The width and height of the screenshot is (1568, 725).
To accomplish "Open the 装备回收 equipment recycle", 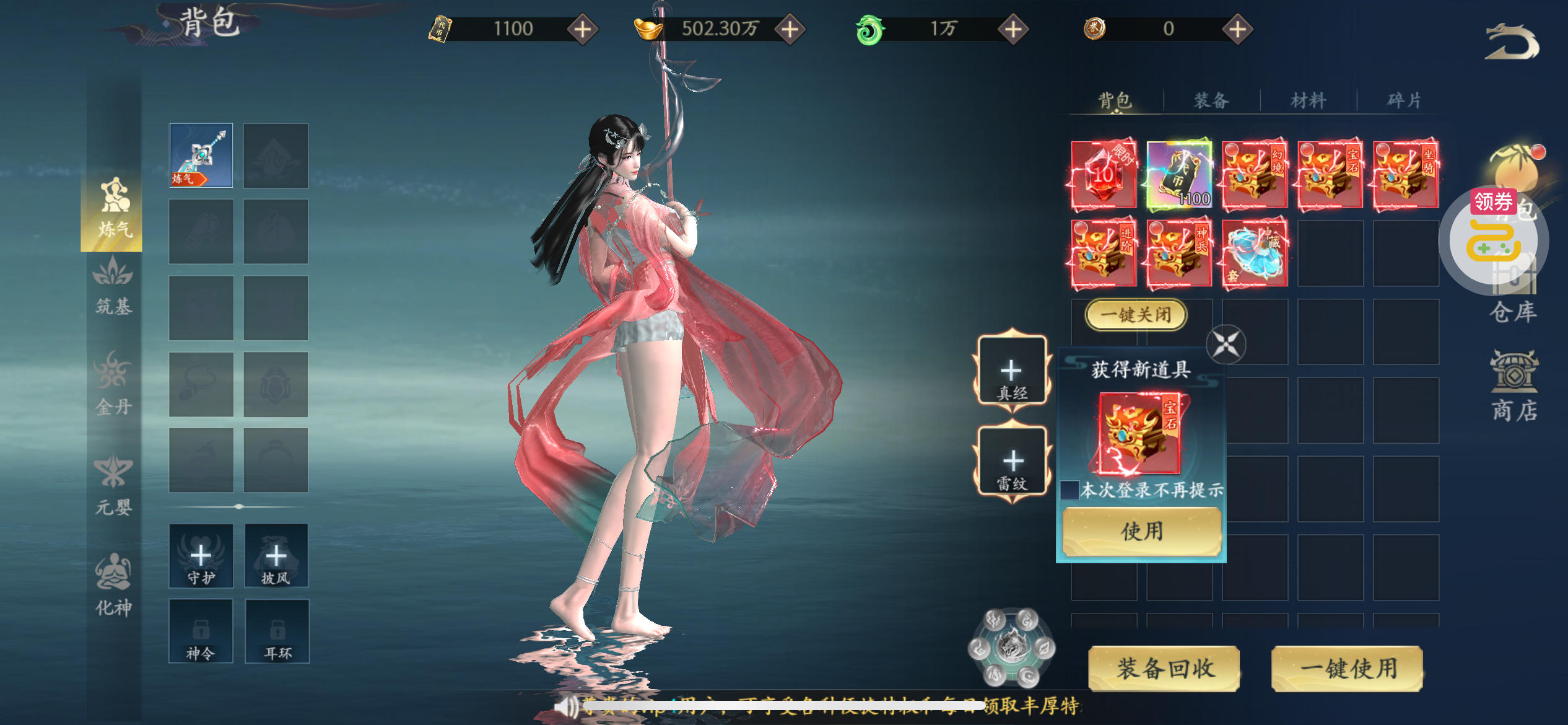I will [x=1164, y=669].
